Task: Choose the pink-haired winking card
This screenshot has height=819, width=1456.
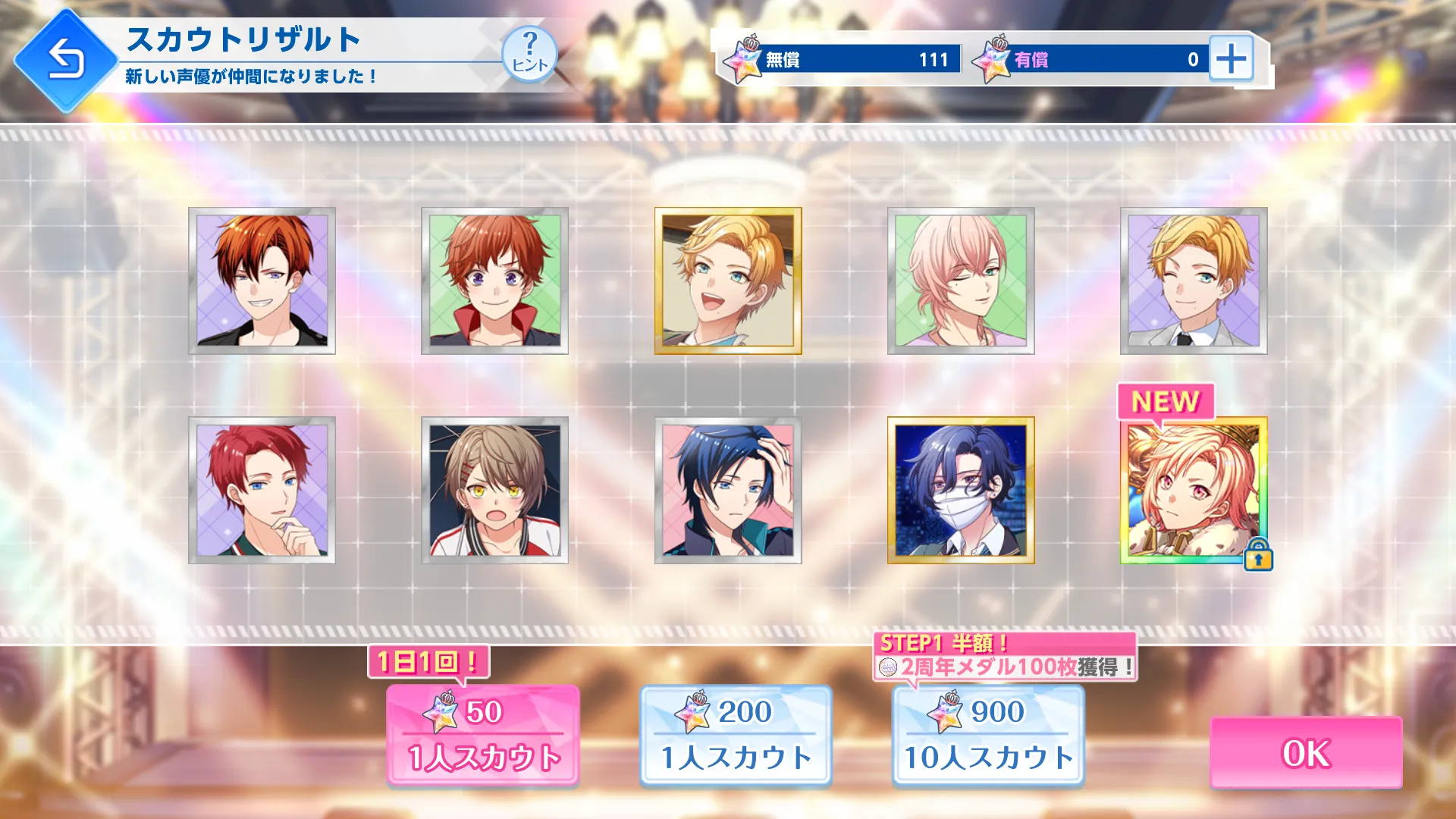Action: (x=960, y=281)
